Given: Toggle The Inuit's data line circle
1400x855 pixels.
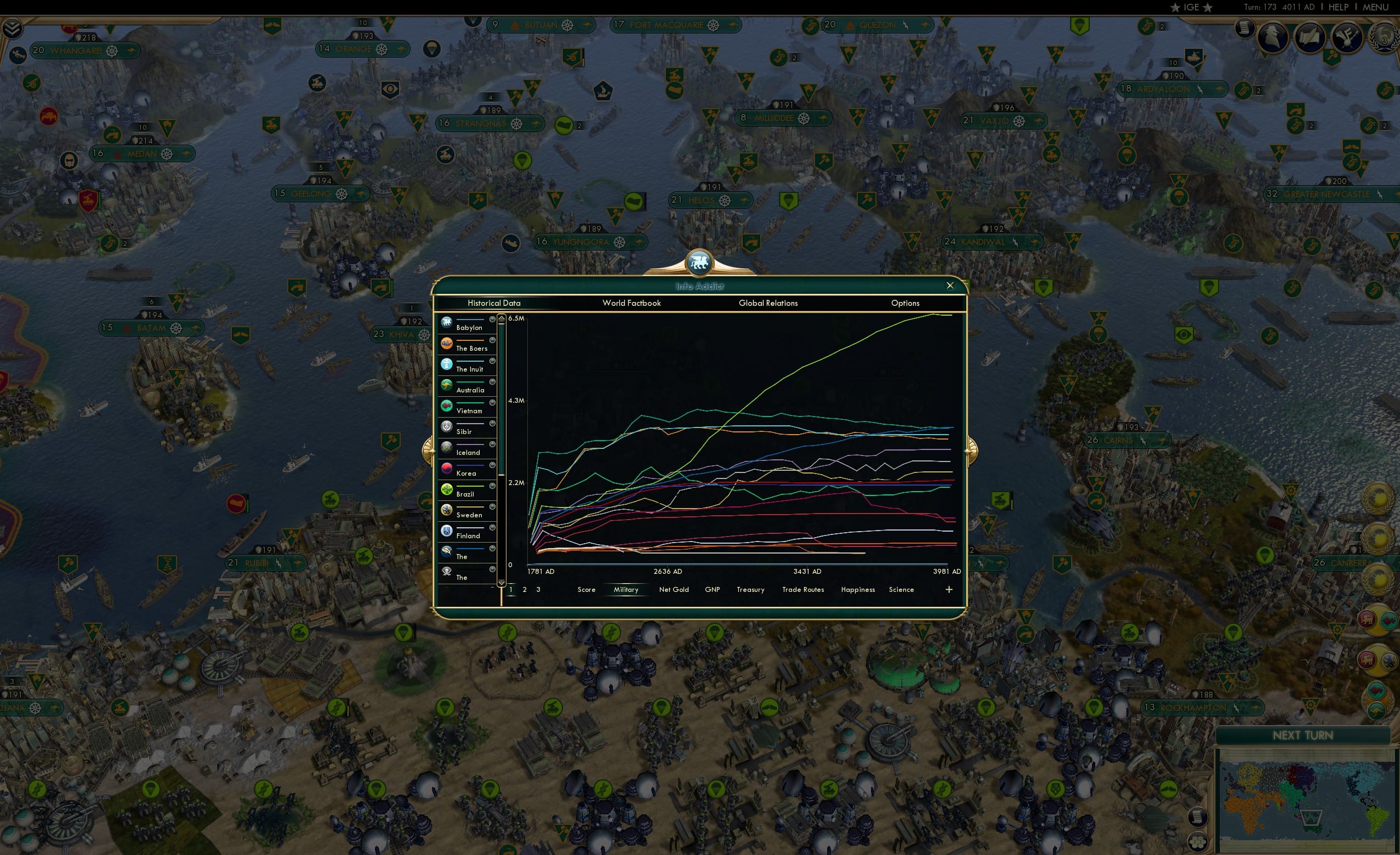Looking at the screenshot, I should (492, 360).
